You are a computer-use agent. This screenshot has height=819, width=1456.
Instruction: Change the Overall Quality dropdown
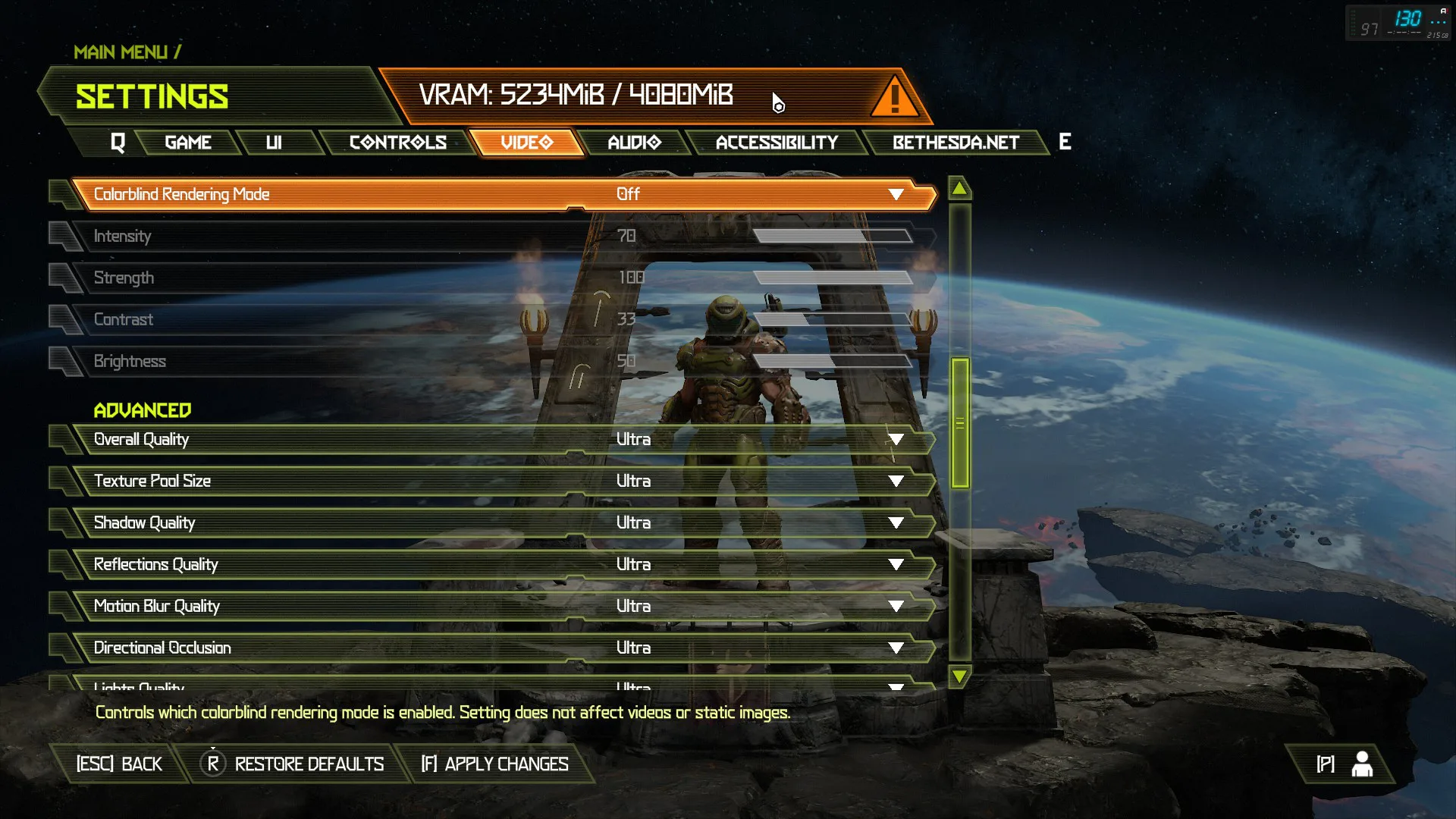pos(896,440)
